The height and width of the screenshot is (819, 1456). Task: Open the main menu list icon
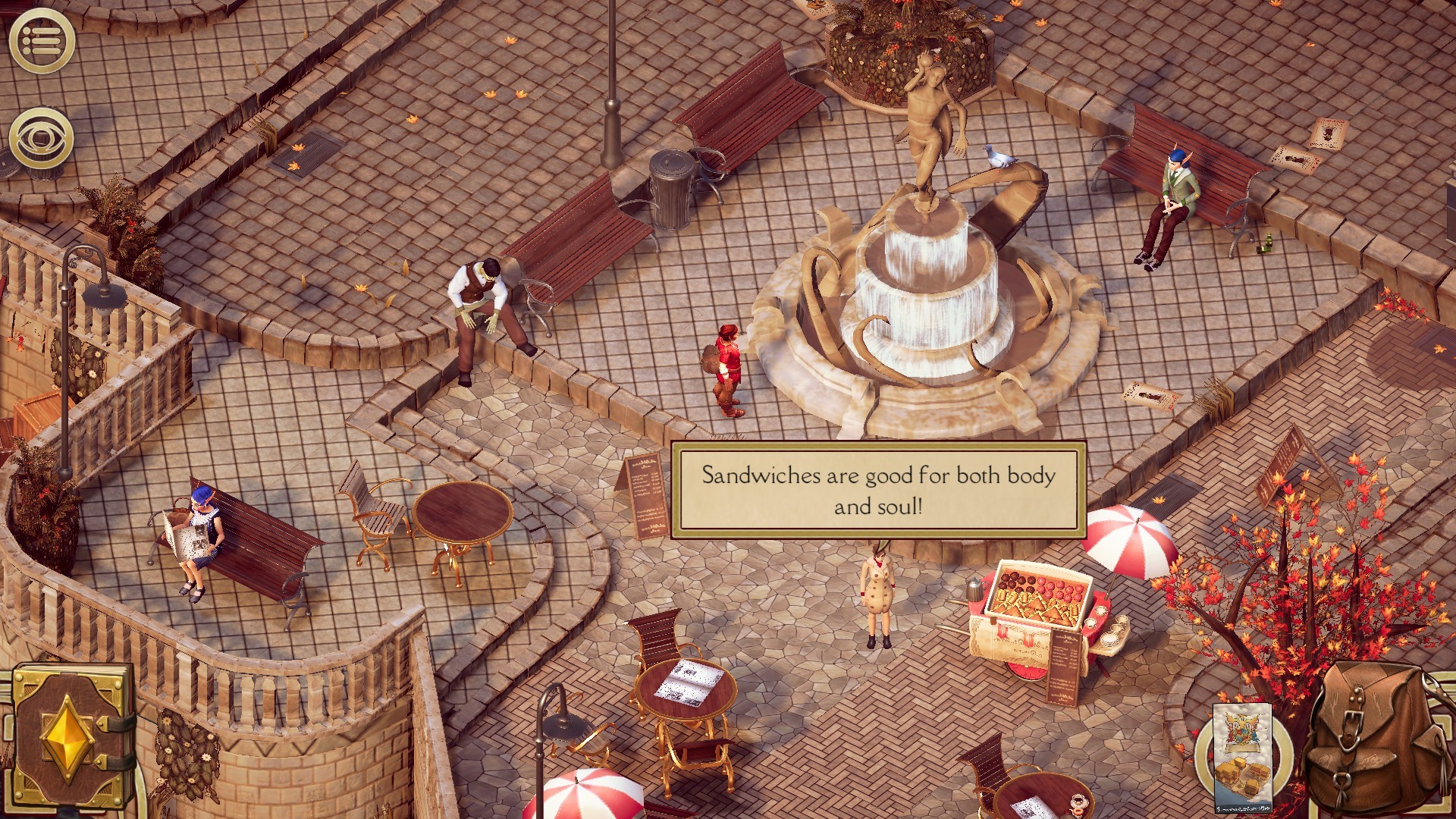pyautogui.click(x=42, y=41)
